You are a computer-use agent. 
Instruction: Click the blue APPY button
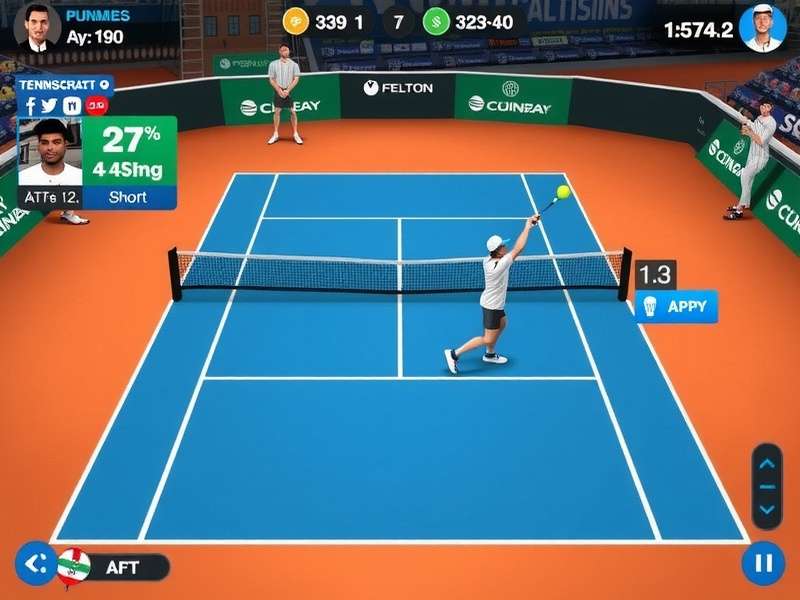point(677,306)
